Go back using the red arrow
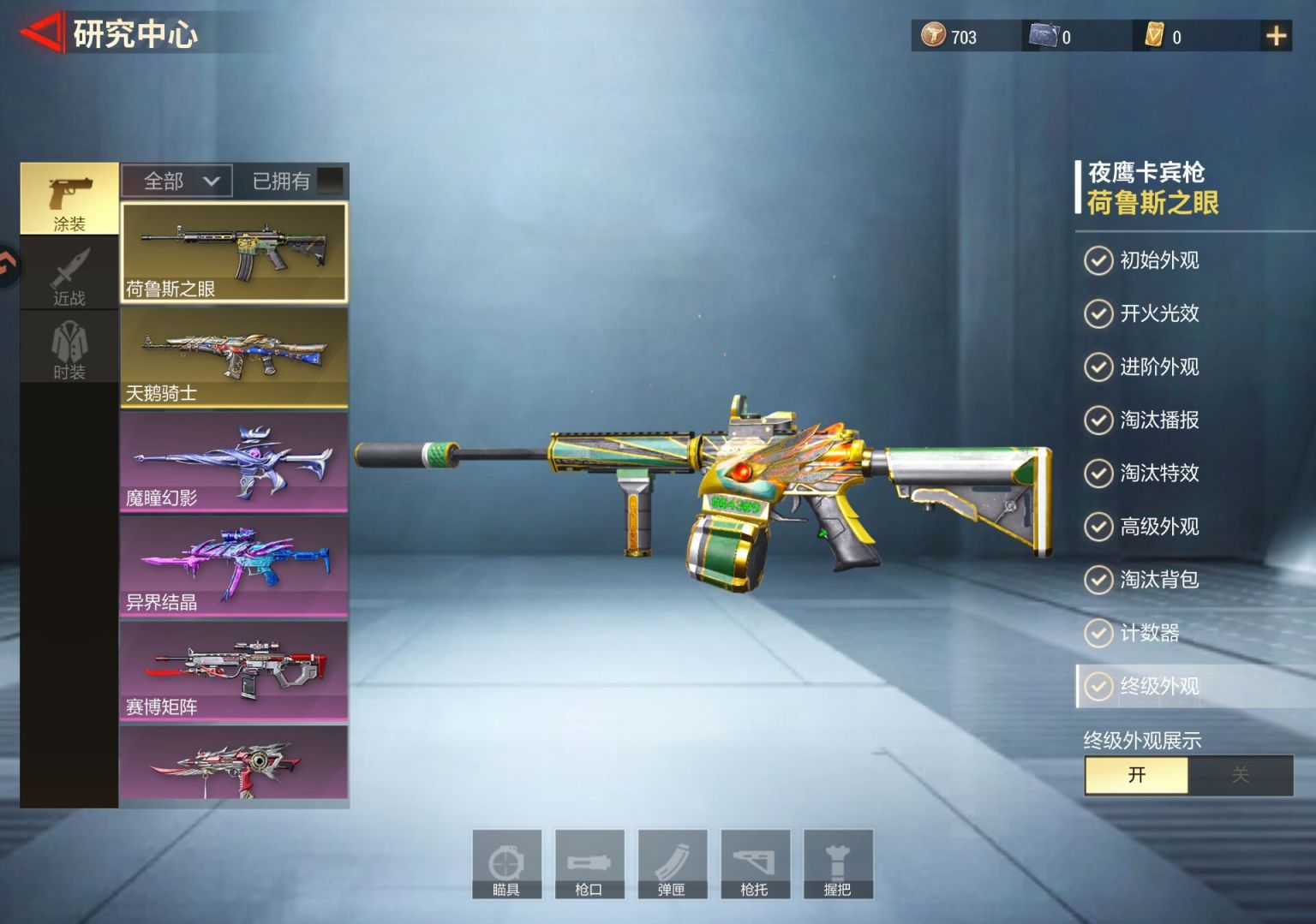The width and height of the screenshot is (1316, 924). point(41,33)
